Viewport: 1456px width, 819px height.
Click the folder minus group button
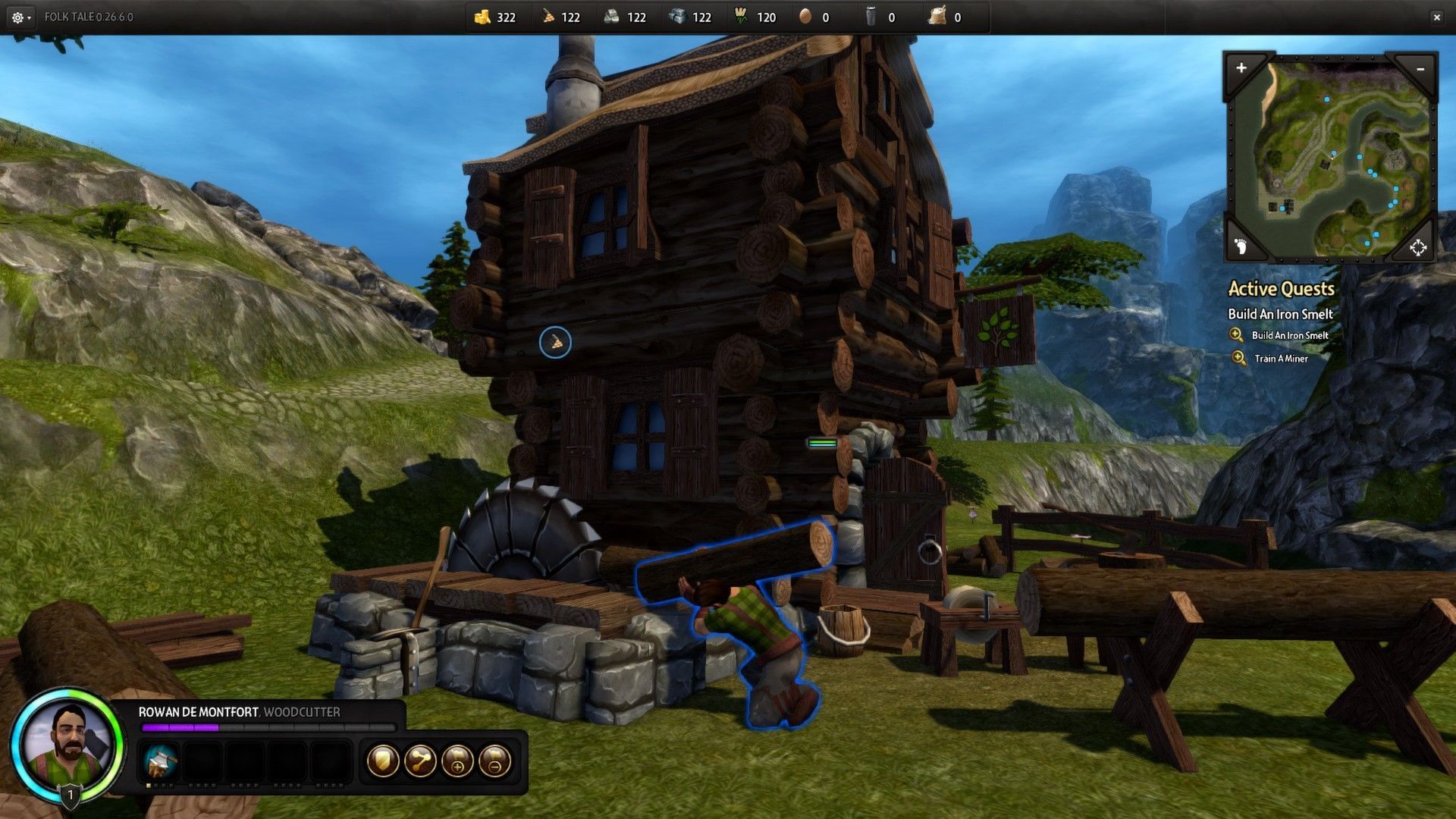pyautogui.click(x=494, y=761)
